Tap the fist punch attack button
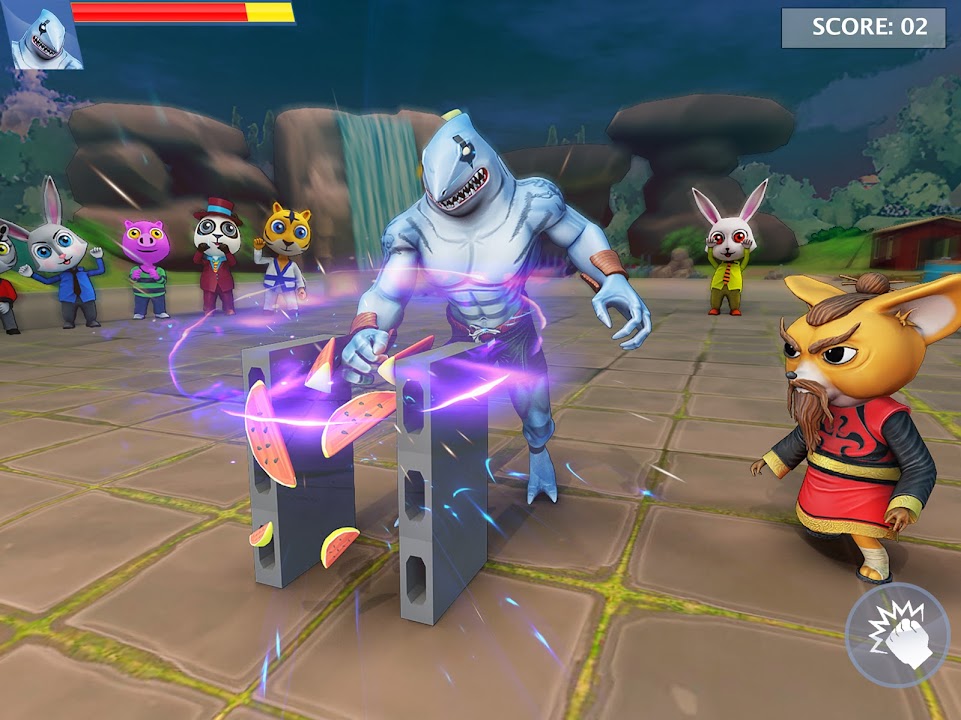The width and height of the screenshot is (961, 720). tap(897, 634)
